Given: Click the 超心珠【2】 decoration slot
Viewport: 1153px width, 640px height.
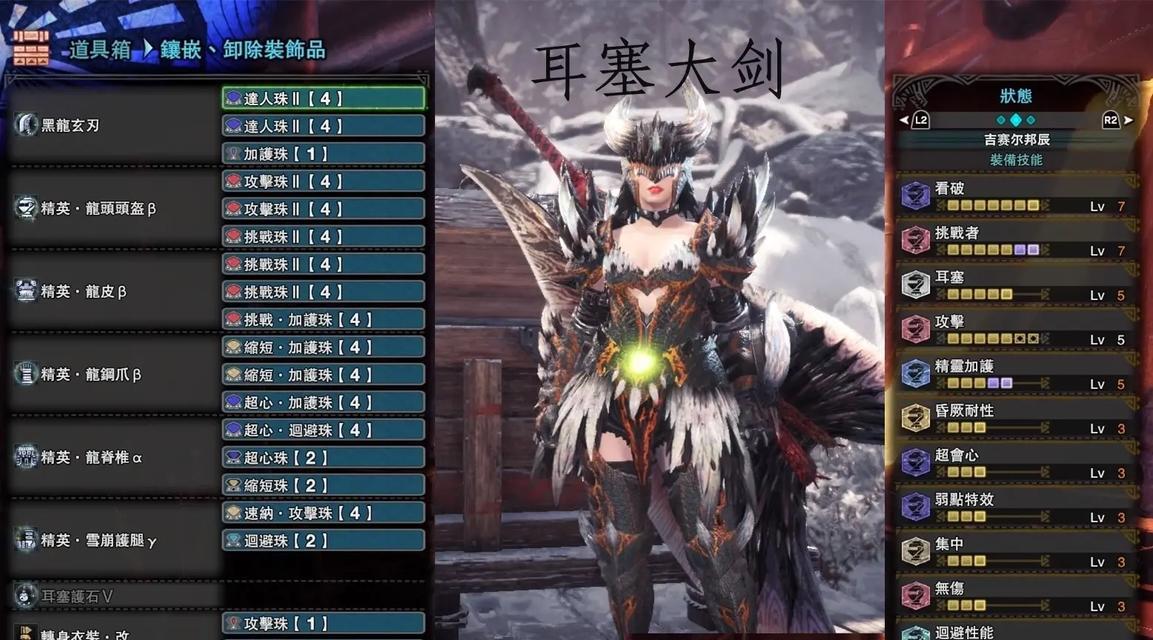Looking at the screenshot, I should point(323,457).
